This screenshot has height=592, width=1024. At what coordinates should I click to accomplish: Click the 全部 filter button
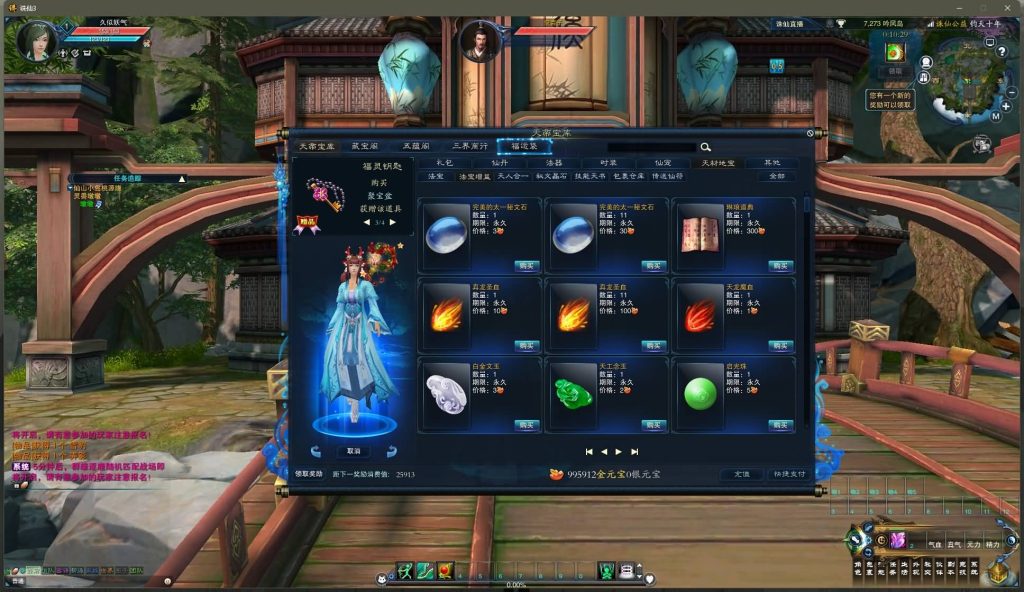776,176
